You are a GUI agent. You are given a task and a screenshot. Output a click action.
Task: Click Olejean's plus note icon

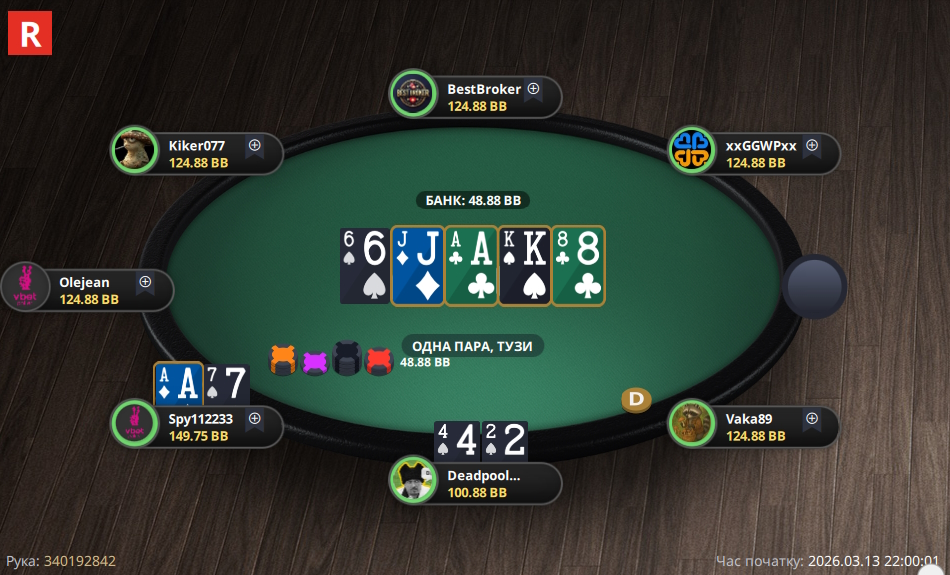(x=145, y=282)
